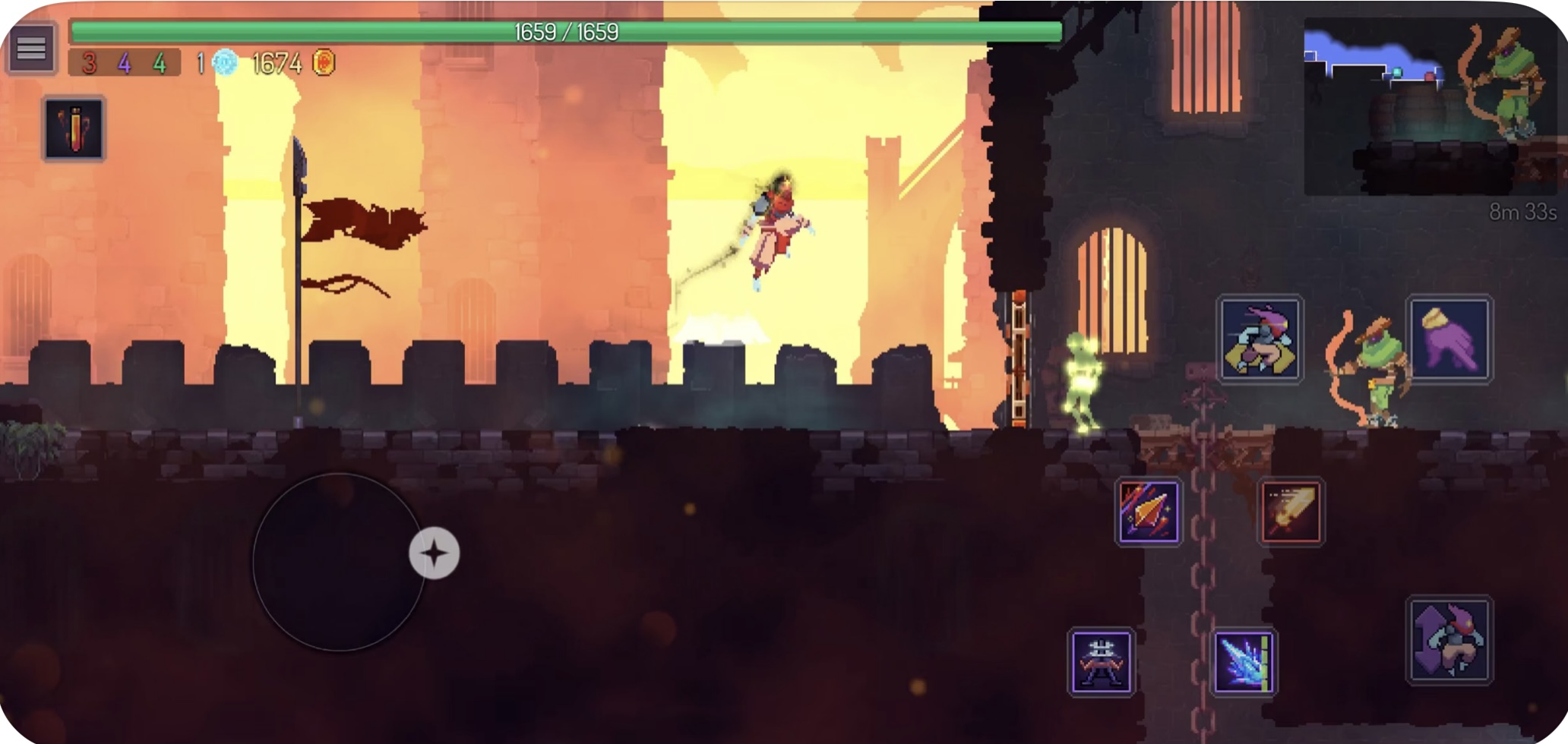
Task: Tap the dodge roll button
Action: (1260, 339)
